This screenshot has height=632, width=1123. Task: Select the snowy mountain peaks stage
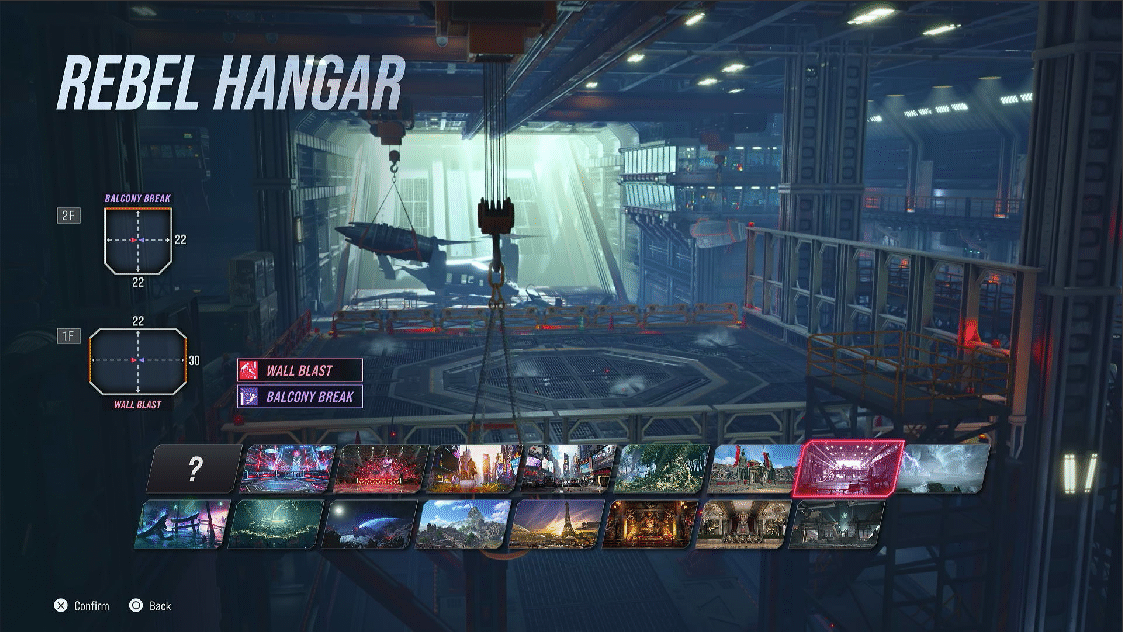pyautogui.click(x=464, y=525)
